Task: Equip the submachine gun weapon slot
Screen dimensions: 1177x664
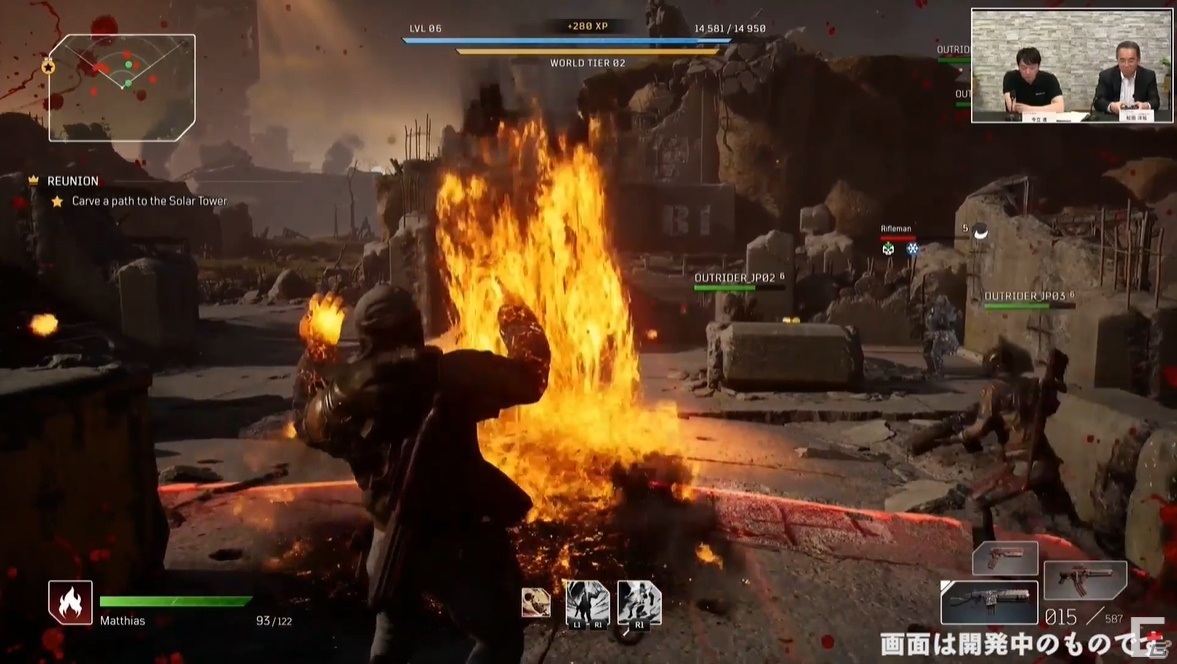Action: (x=1085, y=580)
